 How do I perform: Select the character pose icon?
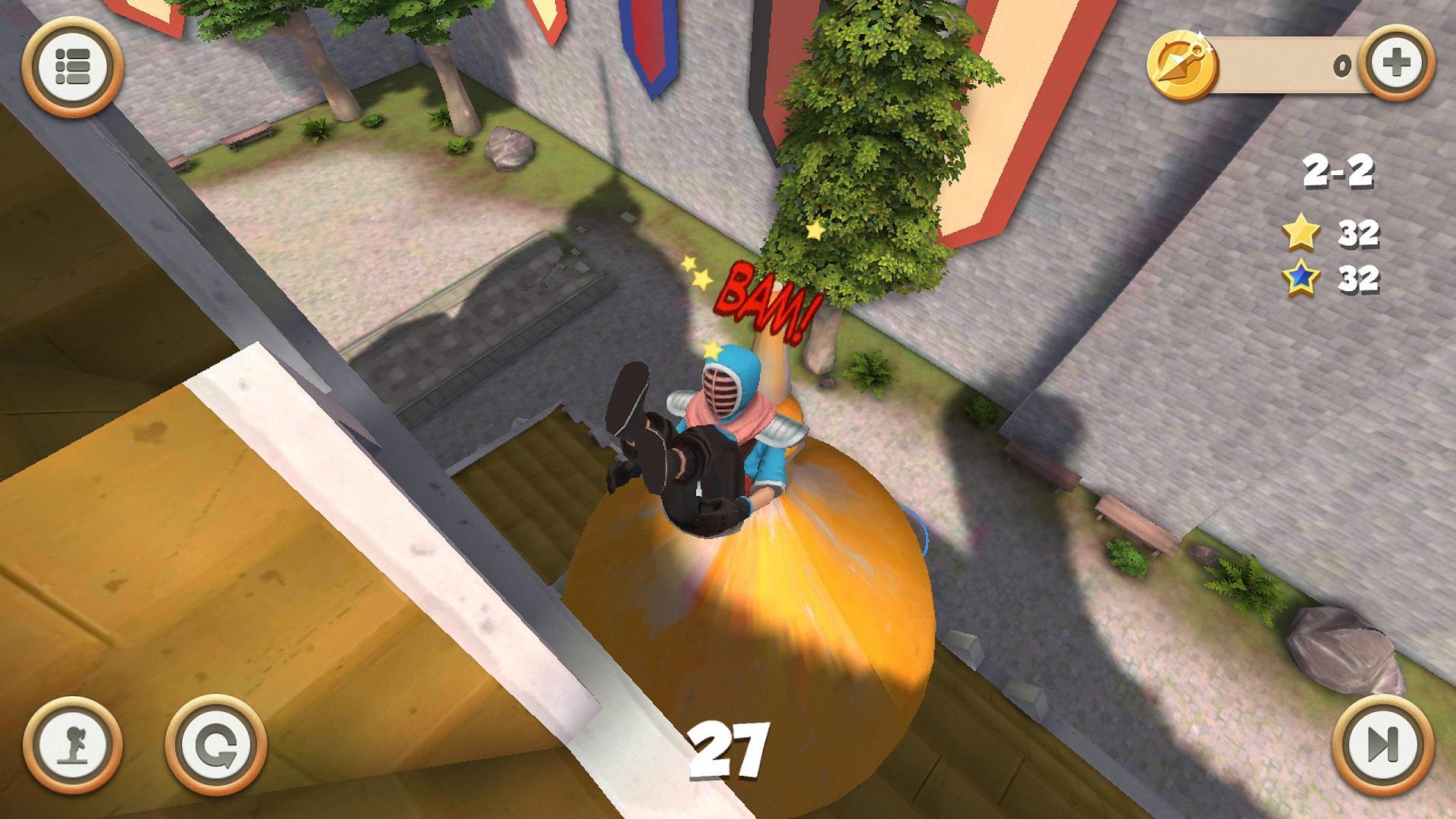tap(74, 745)
